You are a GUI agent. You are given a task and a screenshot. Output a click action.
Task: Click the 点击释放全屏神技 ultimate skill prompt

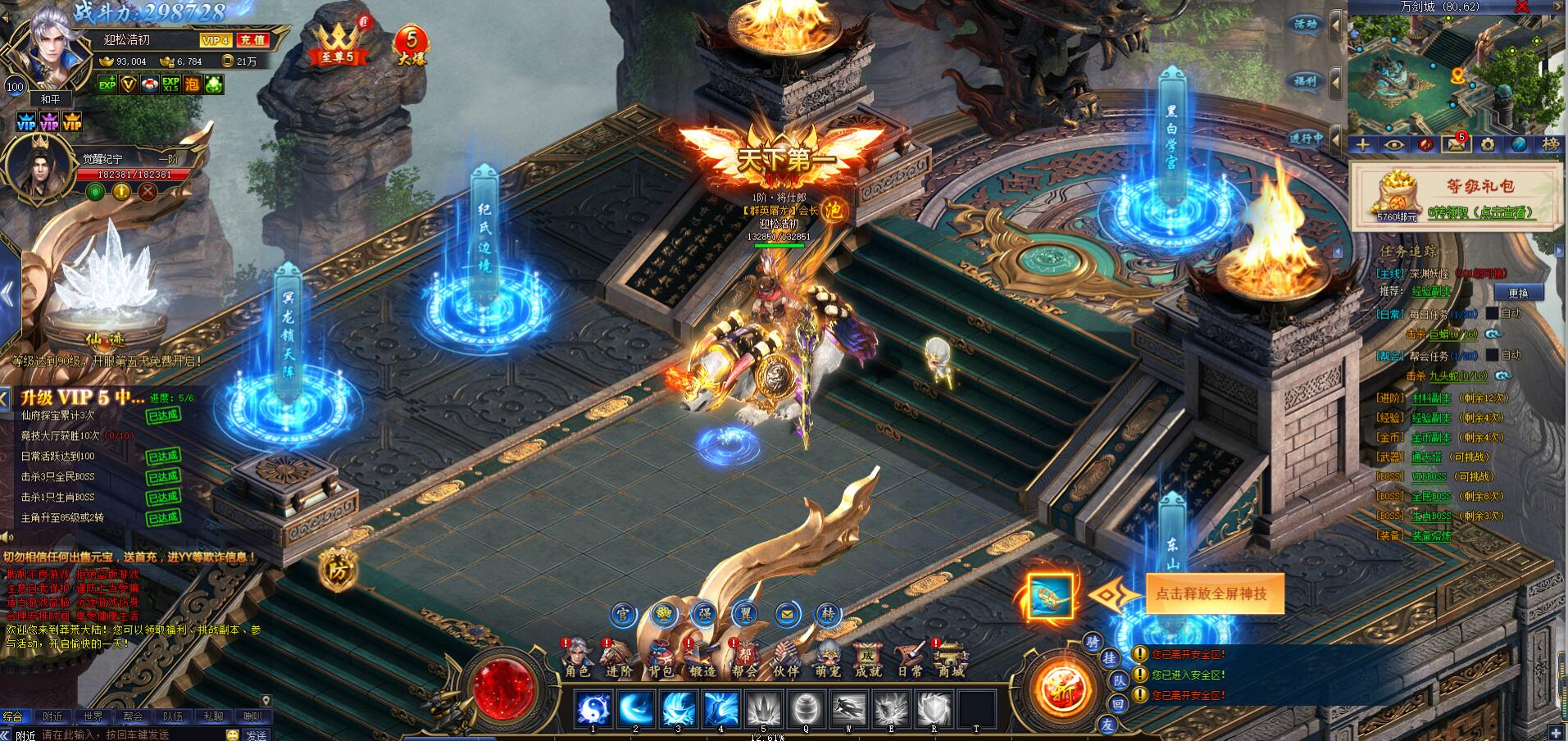click(1210, 593)
